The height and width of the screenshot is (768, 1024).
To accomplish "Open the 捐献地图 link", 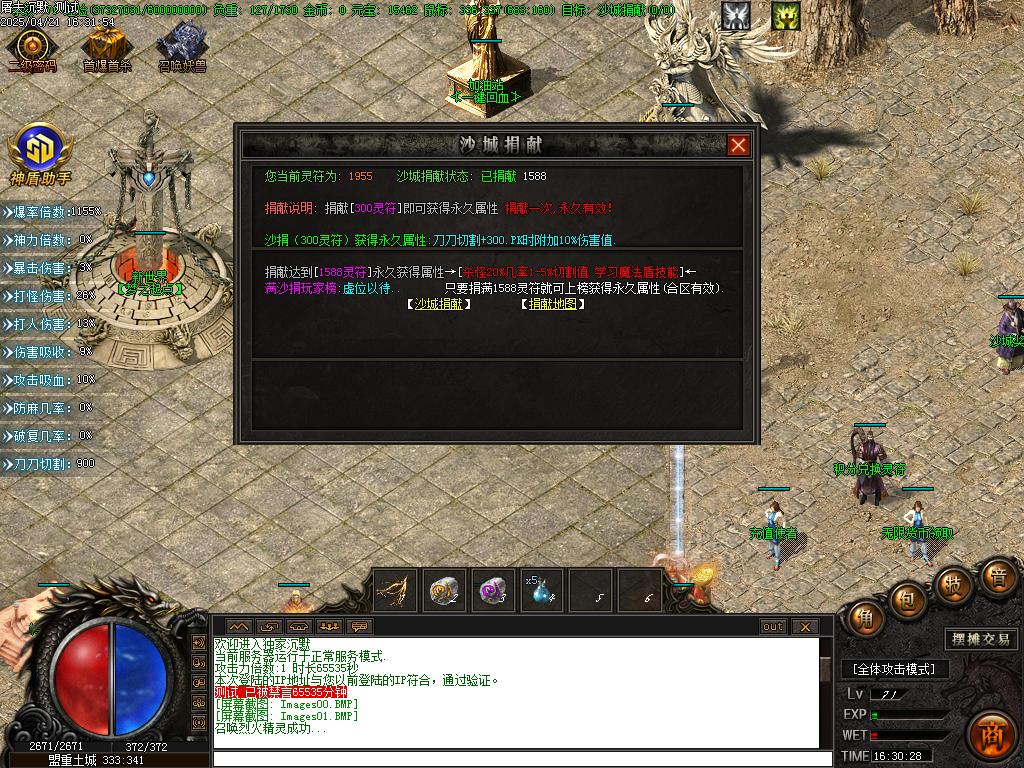I will click(553, 304).
